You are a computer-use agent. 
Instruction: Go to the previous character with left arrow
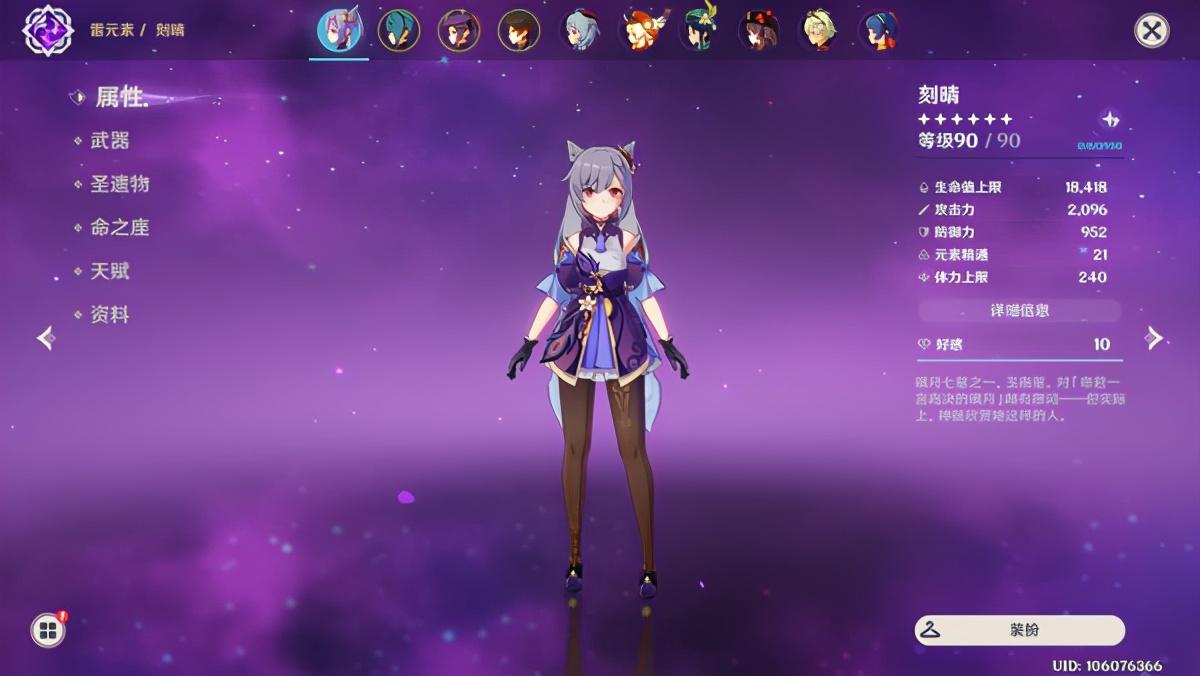click(45, 338)
